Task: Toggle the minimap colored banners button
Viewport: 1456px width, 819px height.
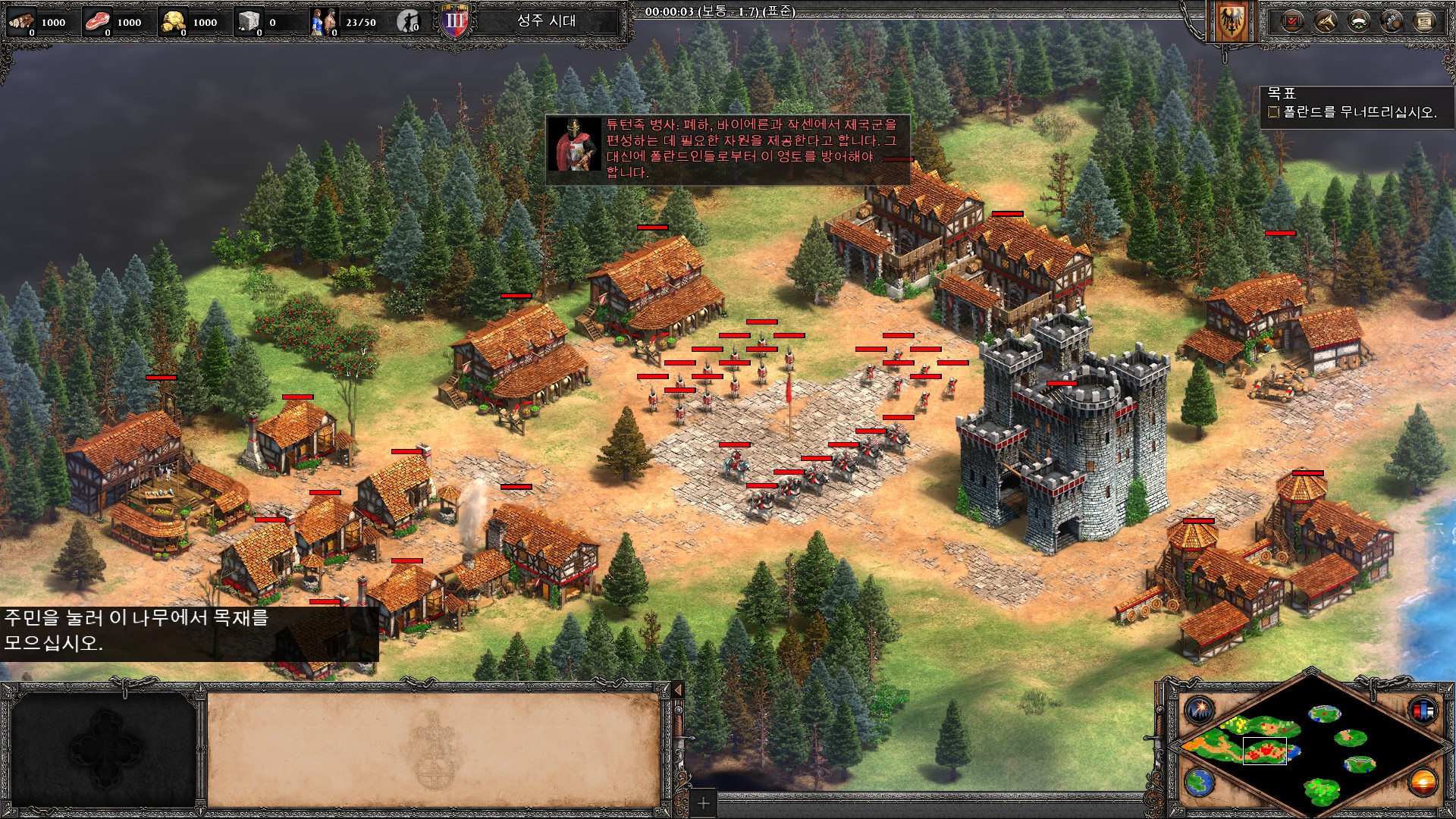Action: [1423, 711]
